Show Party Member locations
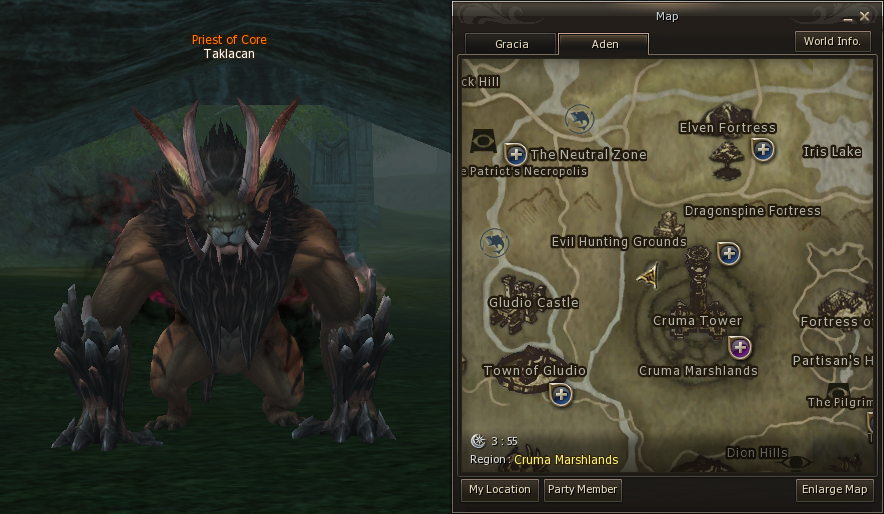884x514 pixels. [x=582, y=489]
